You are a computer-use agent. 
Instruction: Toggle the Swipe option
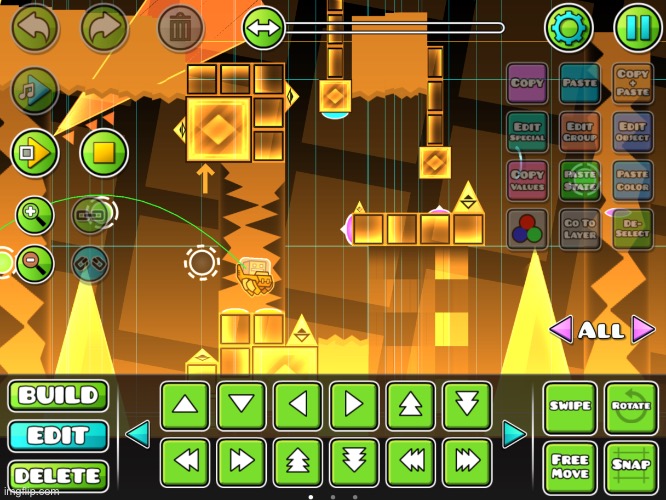tap(570, 406)
